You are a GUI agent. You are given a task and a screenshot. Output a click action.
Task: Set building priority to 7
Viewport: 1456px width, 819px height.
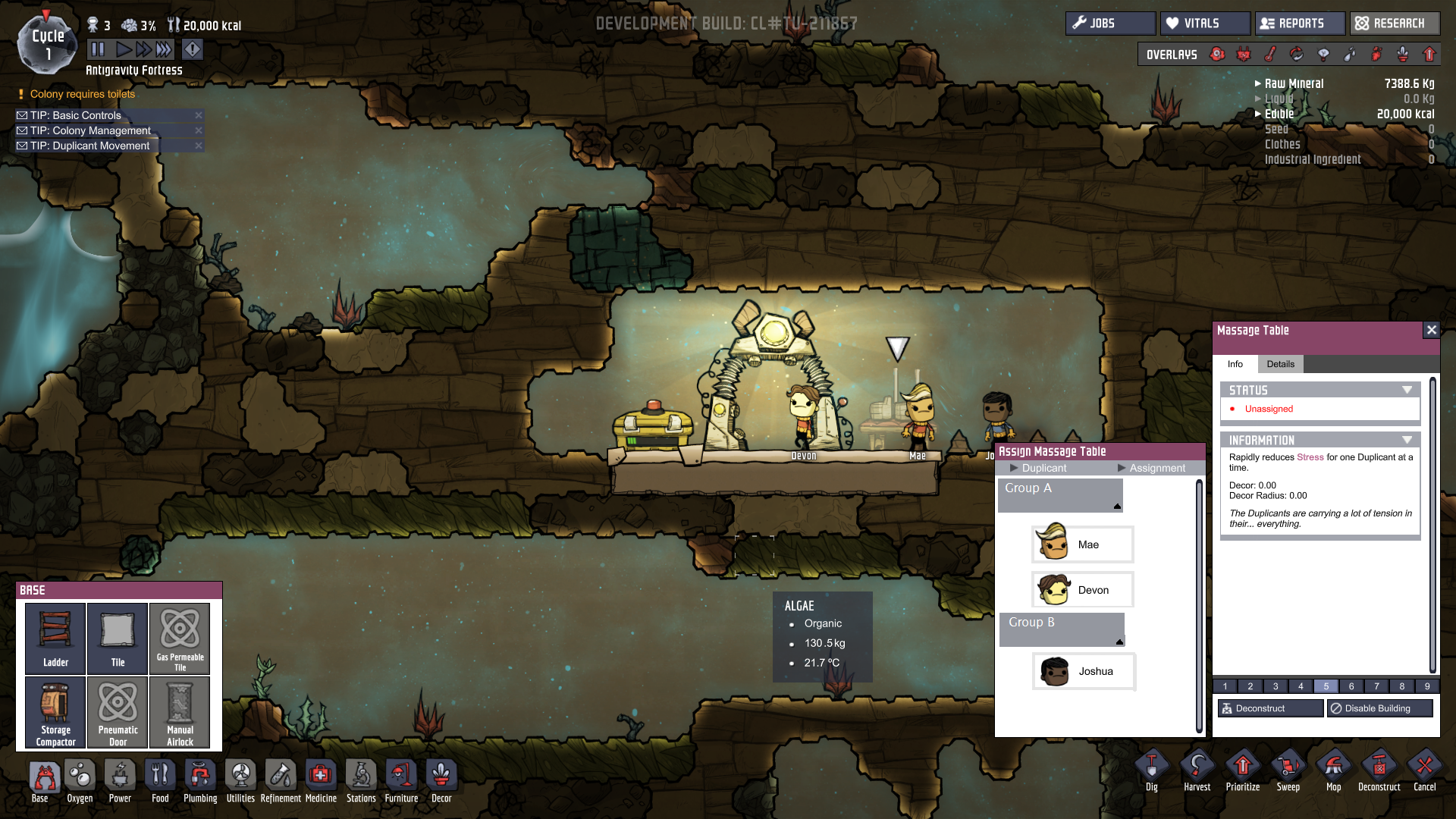[1376, 686]
